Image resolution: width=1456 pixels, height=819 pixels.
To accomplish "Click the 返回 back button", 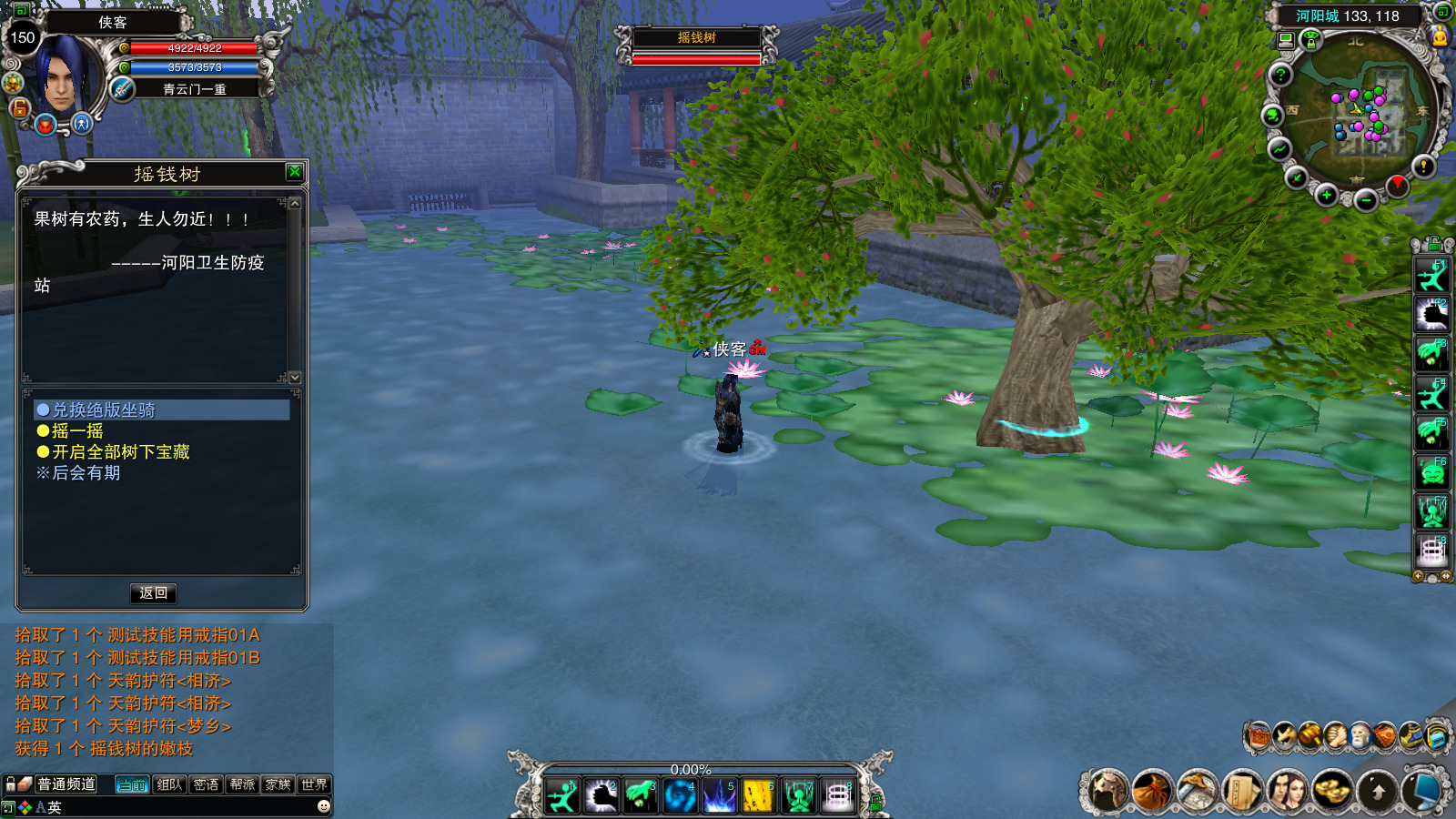I will point(153,593).
